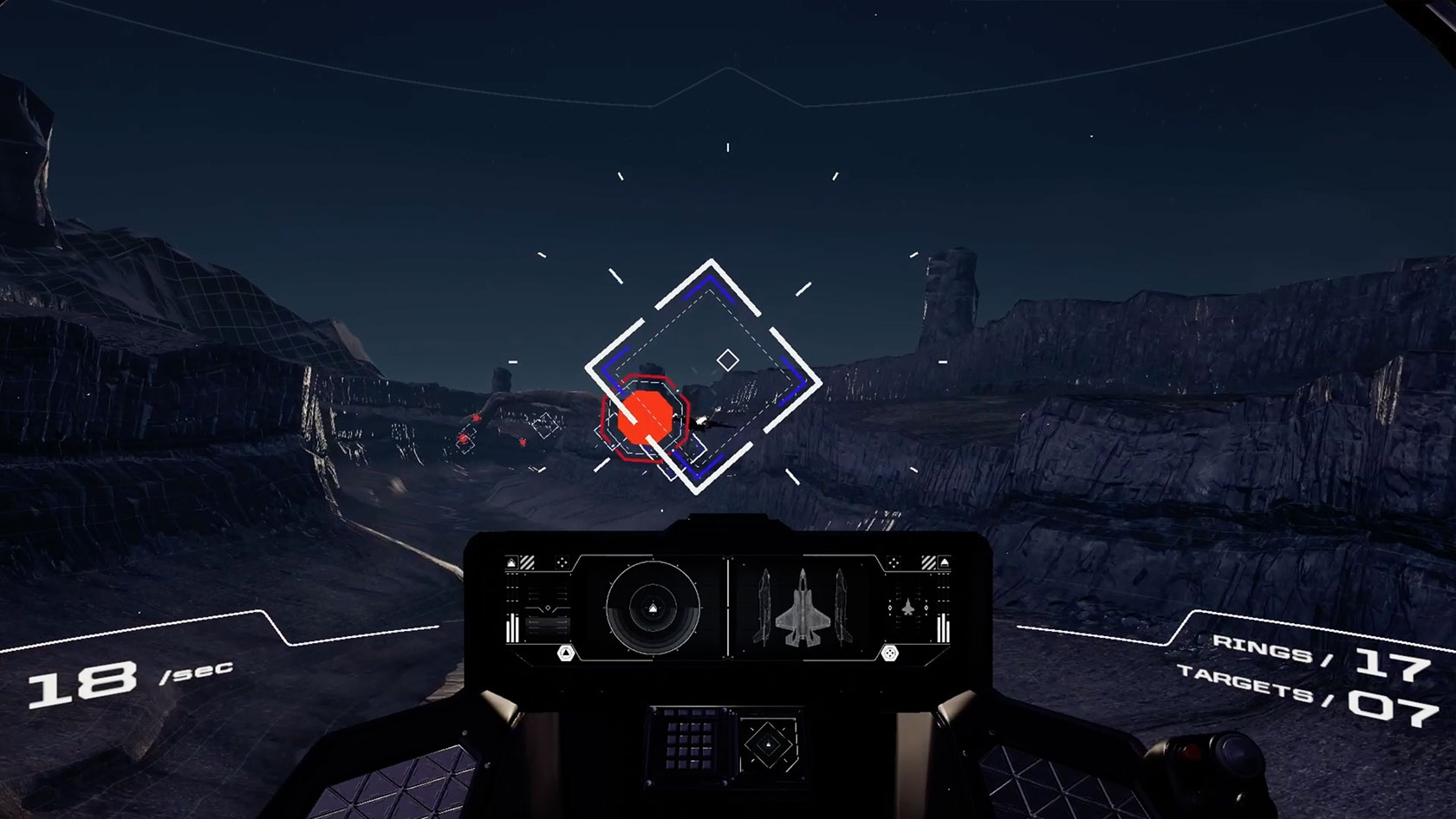Toggle the diamond indicator on the lower console screen

tap(768, 744)
